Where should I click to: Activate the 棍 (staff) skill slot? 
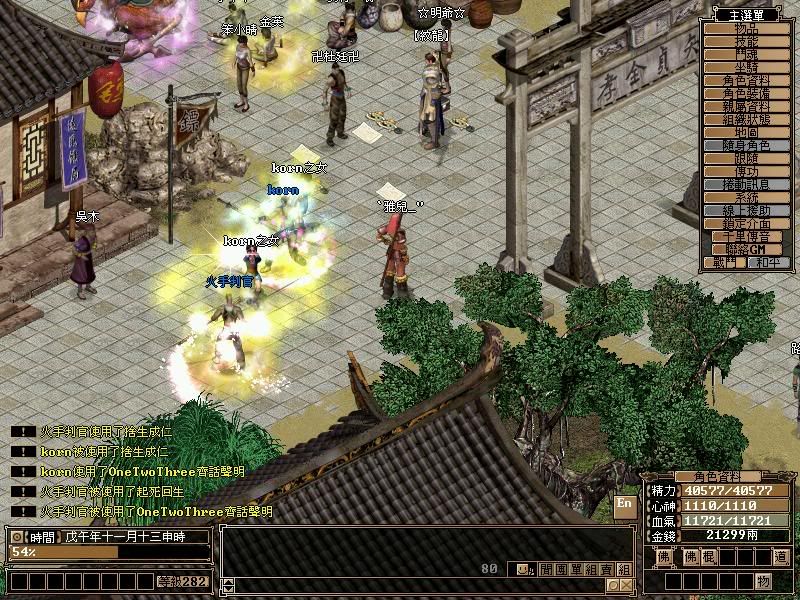pos(708,557)
